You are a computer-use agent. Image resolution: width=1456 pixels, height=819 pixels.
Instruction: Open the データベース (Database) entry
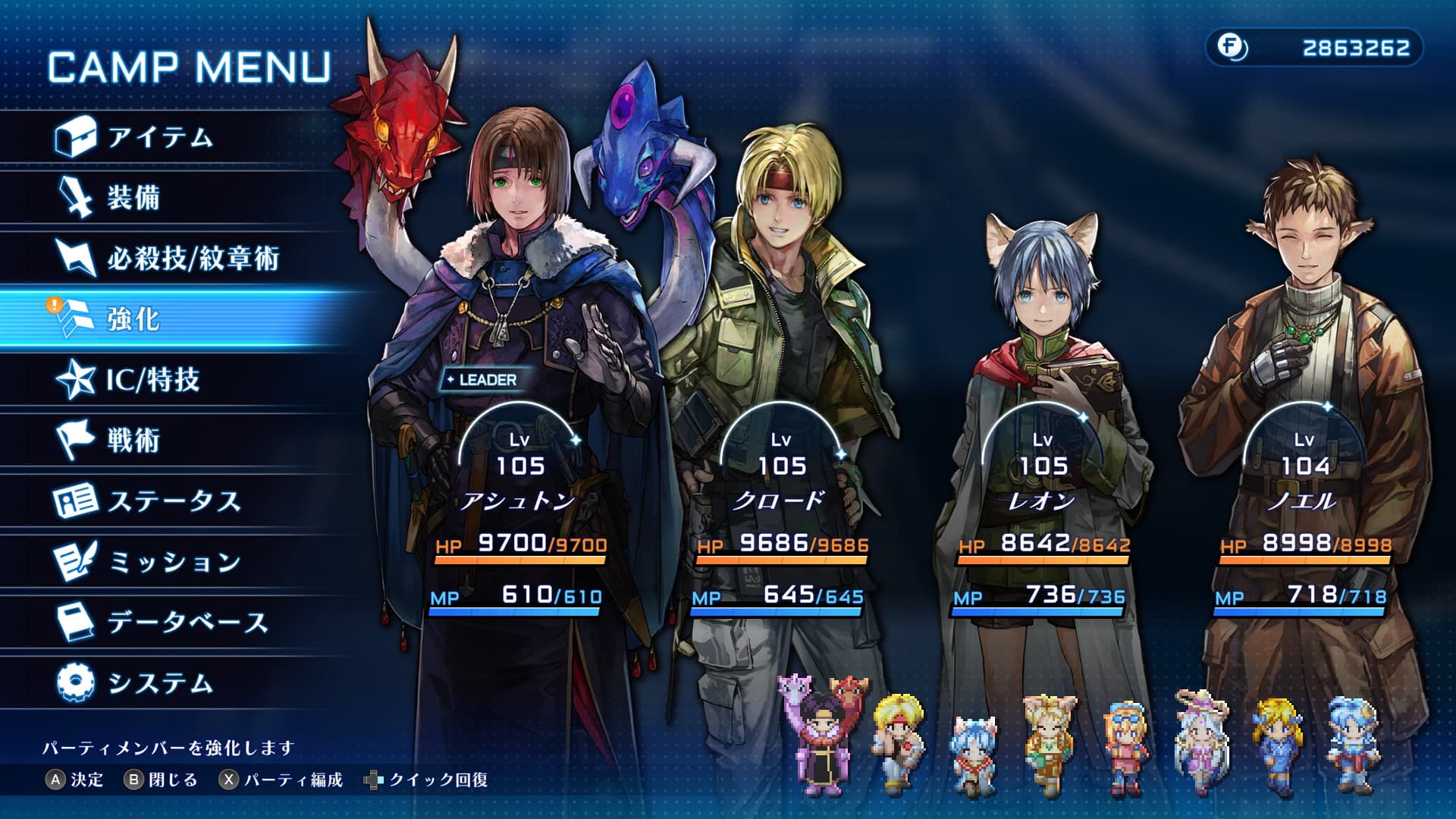click(187, 623)
